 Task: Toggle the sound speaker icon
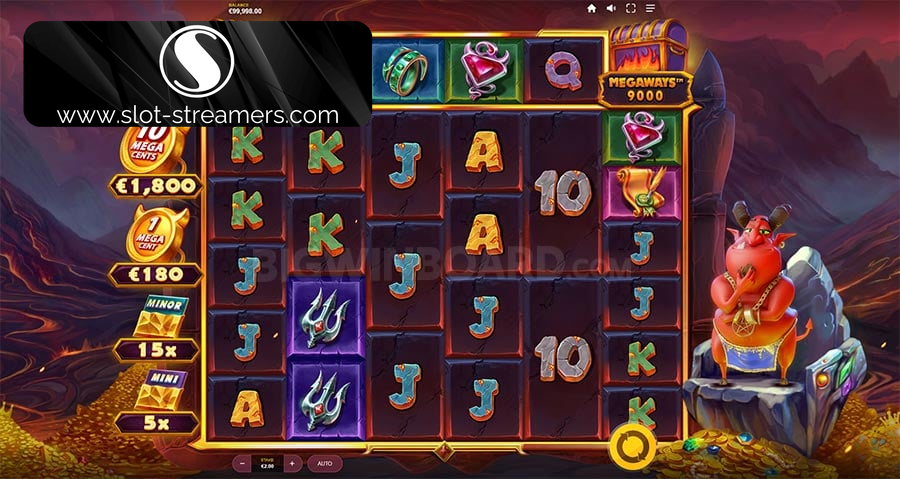pos(611,8)
